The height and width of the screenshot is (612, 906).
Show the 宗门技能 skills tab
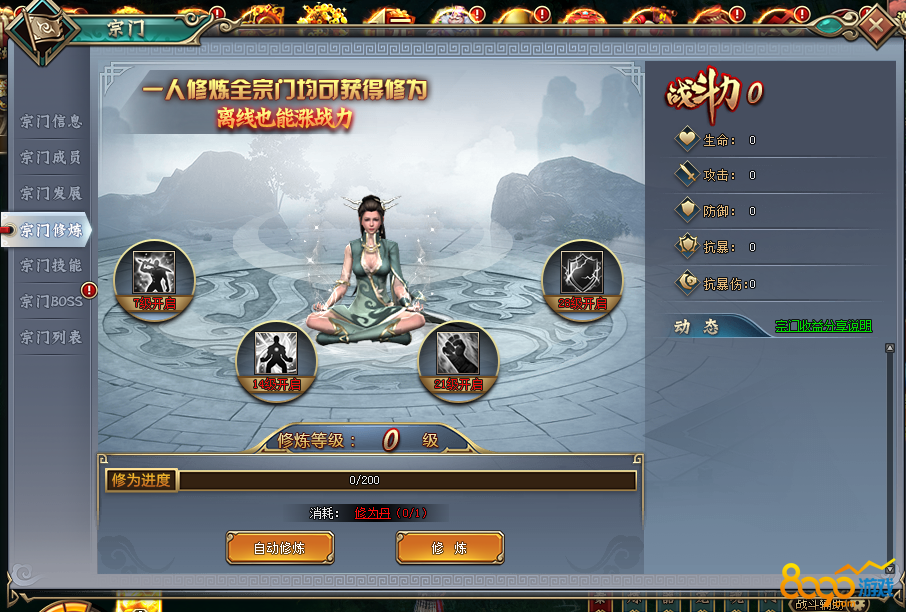click(51, 266)
